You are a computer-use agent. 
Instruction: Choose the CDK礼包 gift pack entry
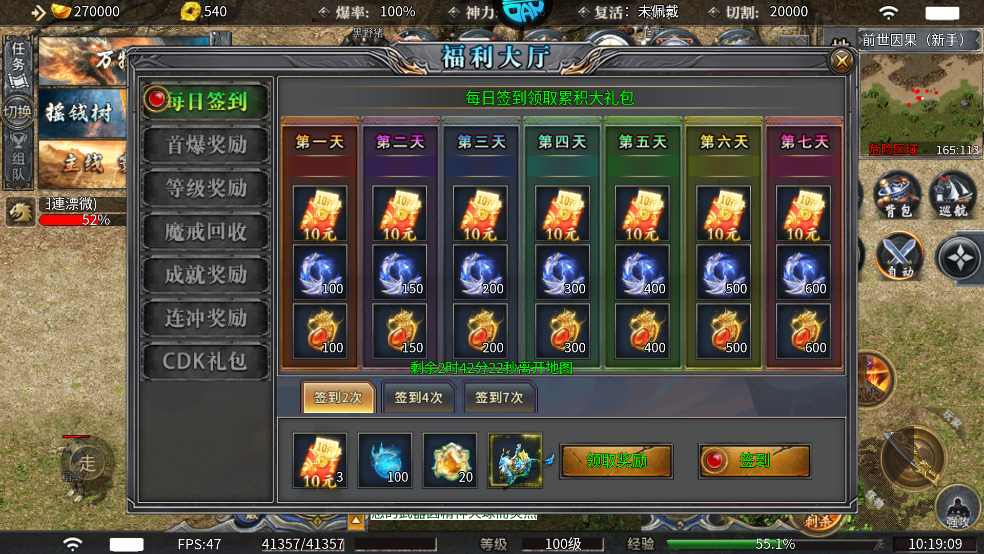[206, 361]
